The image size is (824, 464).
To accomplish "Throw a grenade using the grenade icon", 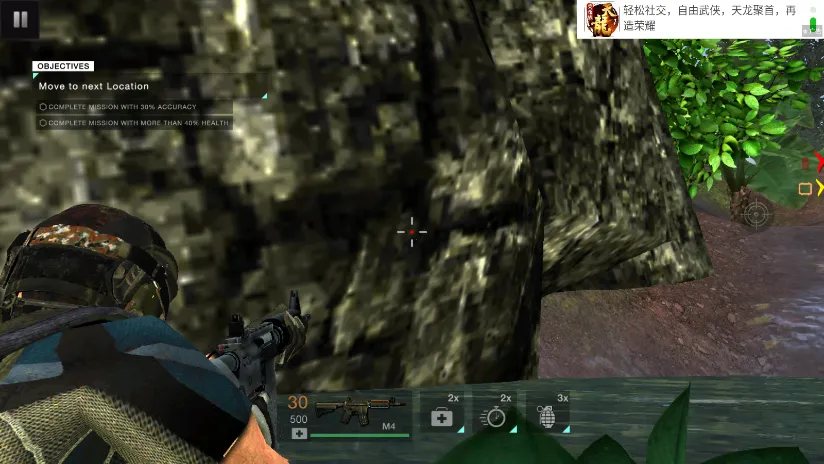I will (548, 416).
